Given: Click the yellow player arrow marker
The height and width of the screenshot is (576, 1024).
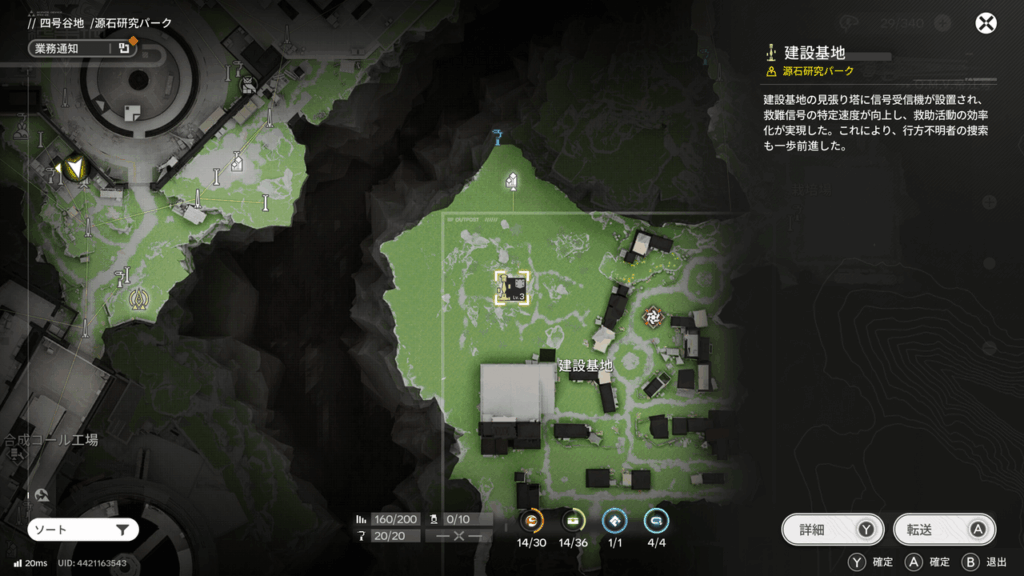Looking at the screenshot, I should click(74, 170).
